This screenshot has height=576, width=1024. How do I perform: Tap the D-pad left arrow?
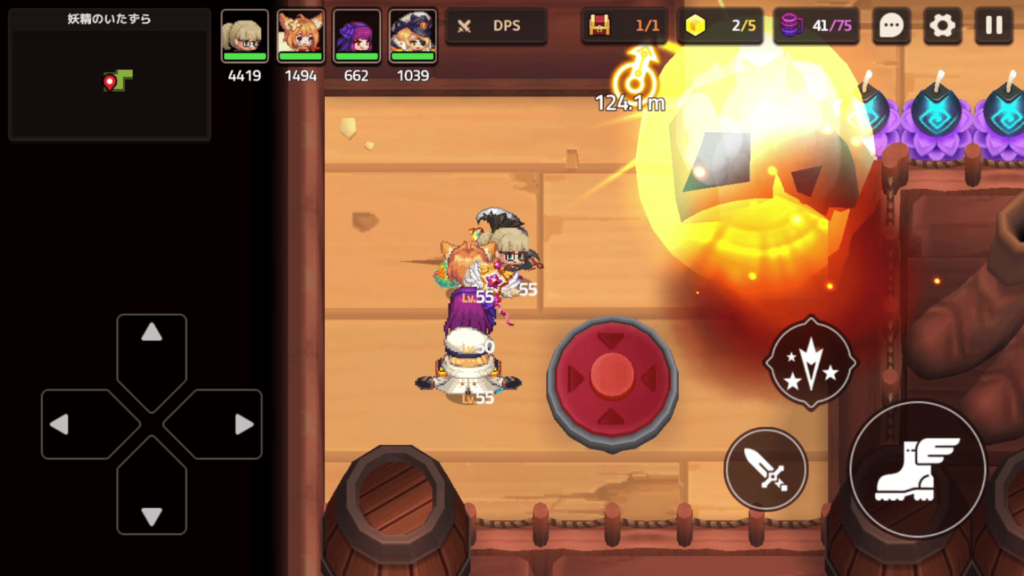pyautogui.click(x=80, y=424)
